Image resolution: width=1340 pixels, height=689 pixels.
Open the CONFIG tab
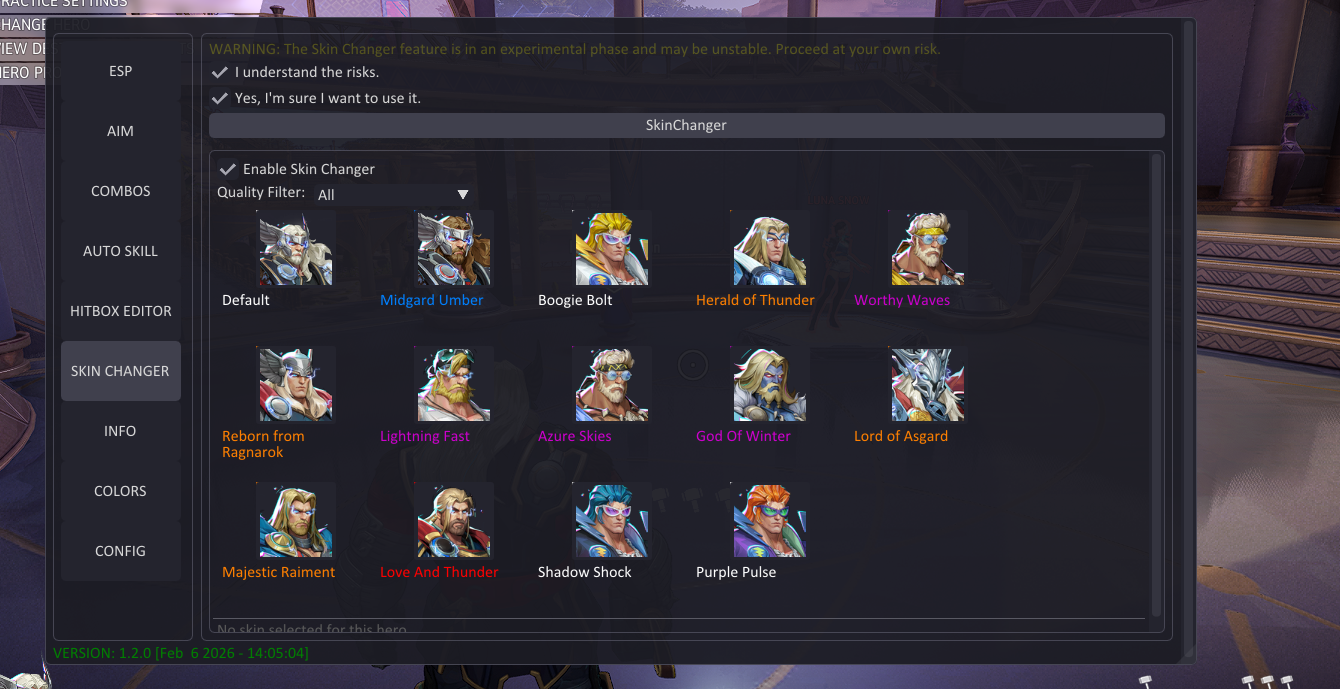point(120,551)
